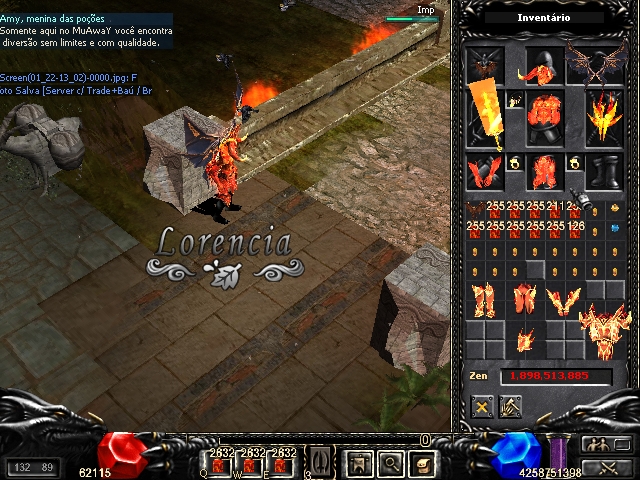Image resolution: width=640 pixels, height=480 pixels.
Task: Select the imp pet slot
Action: [x=483, y=65]
